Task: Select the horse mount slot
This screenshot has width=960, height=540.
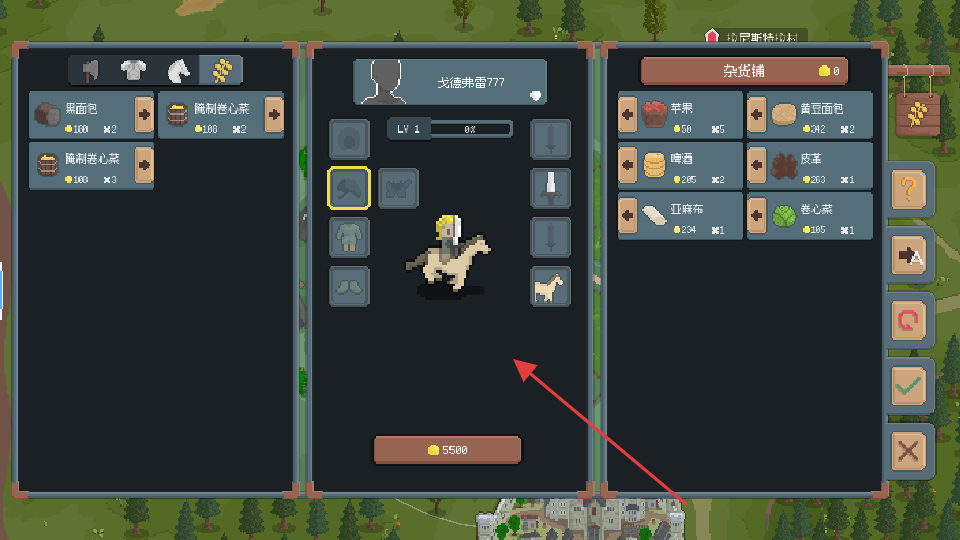Action: [x=550, y=286]
